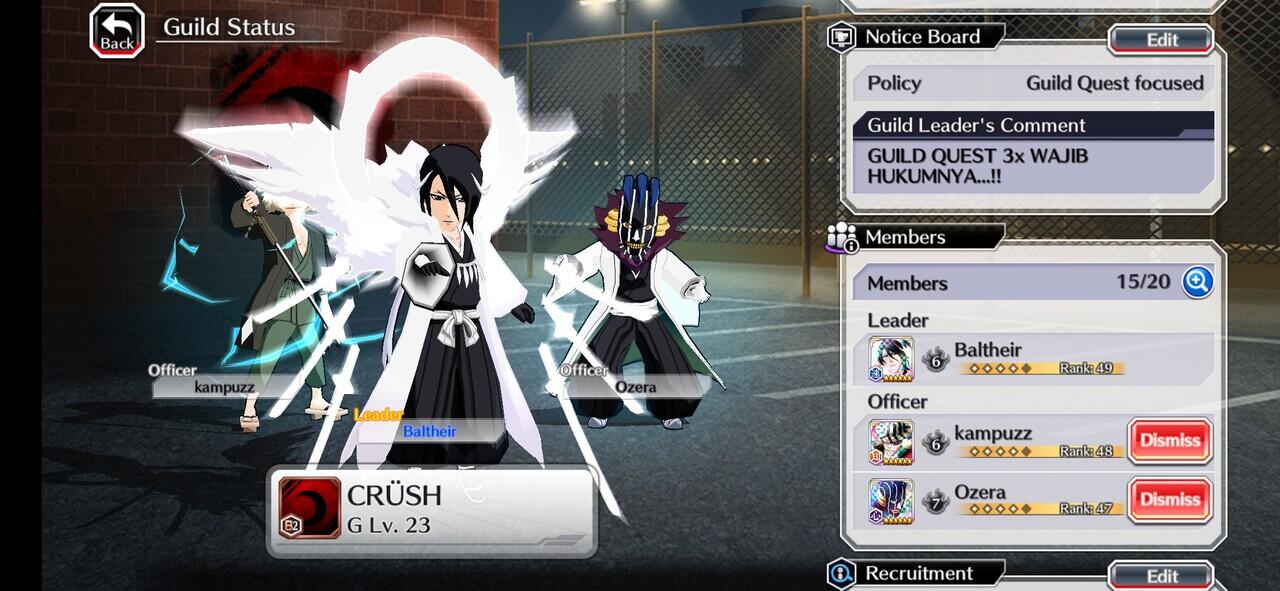Edit the Notice Board
The image size is (1280, 591).
(x=1161, y=40)
